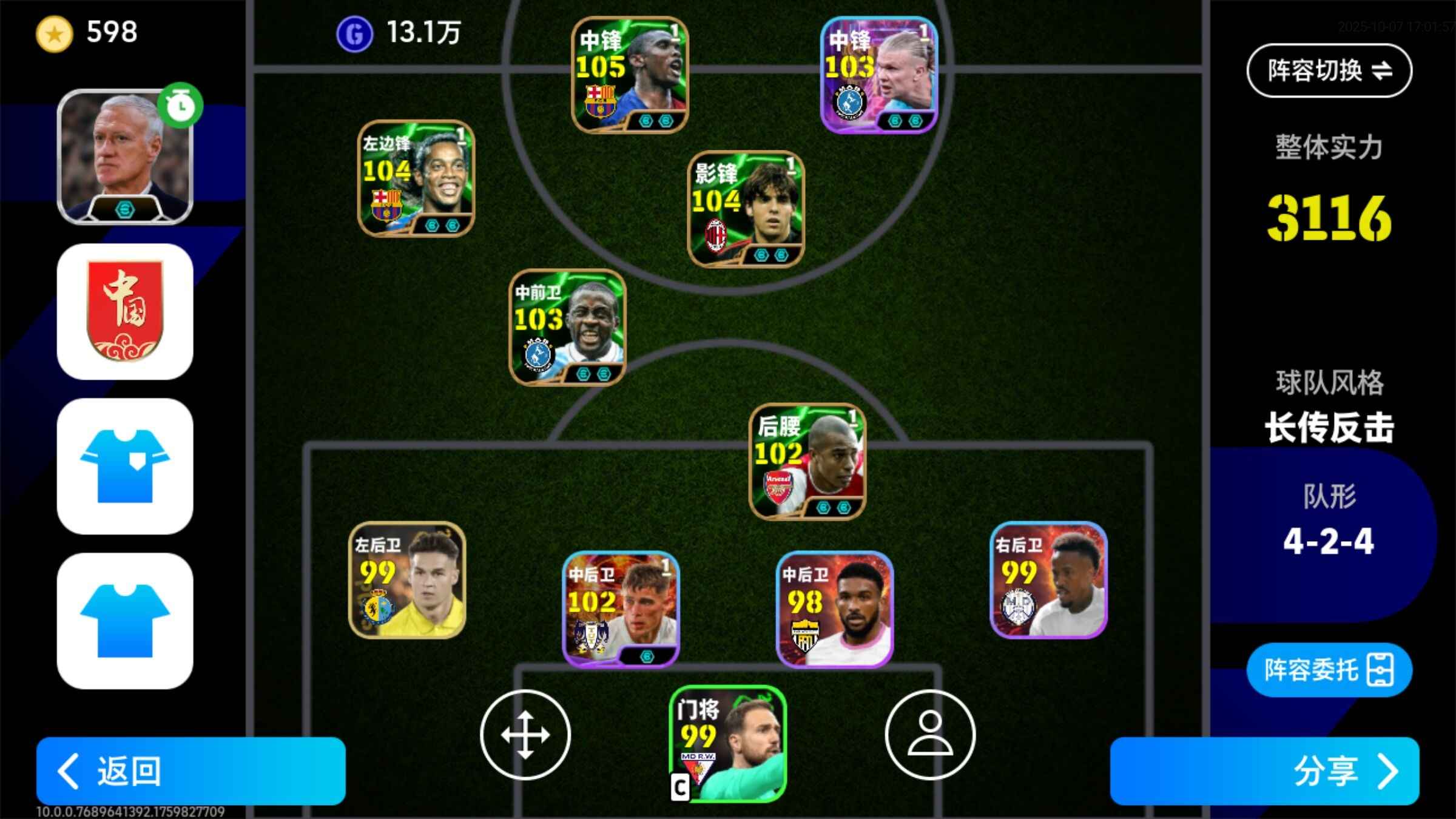Choose the 102 后腰 defensive midfielder card
The image size is (1456, 819).
(x=807, y=462)
